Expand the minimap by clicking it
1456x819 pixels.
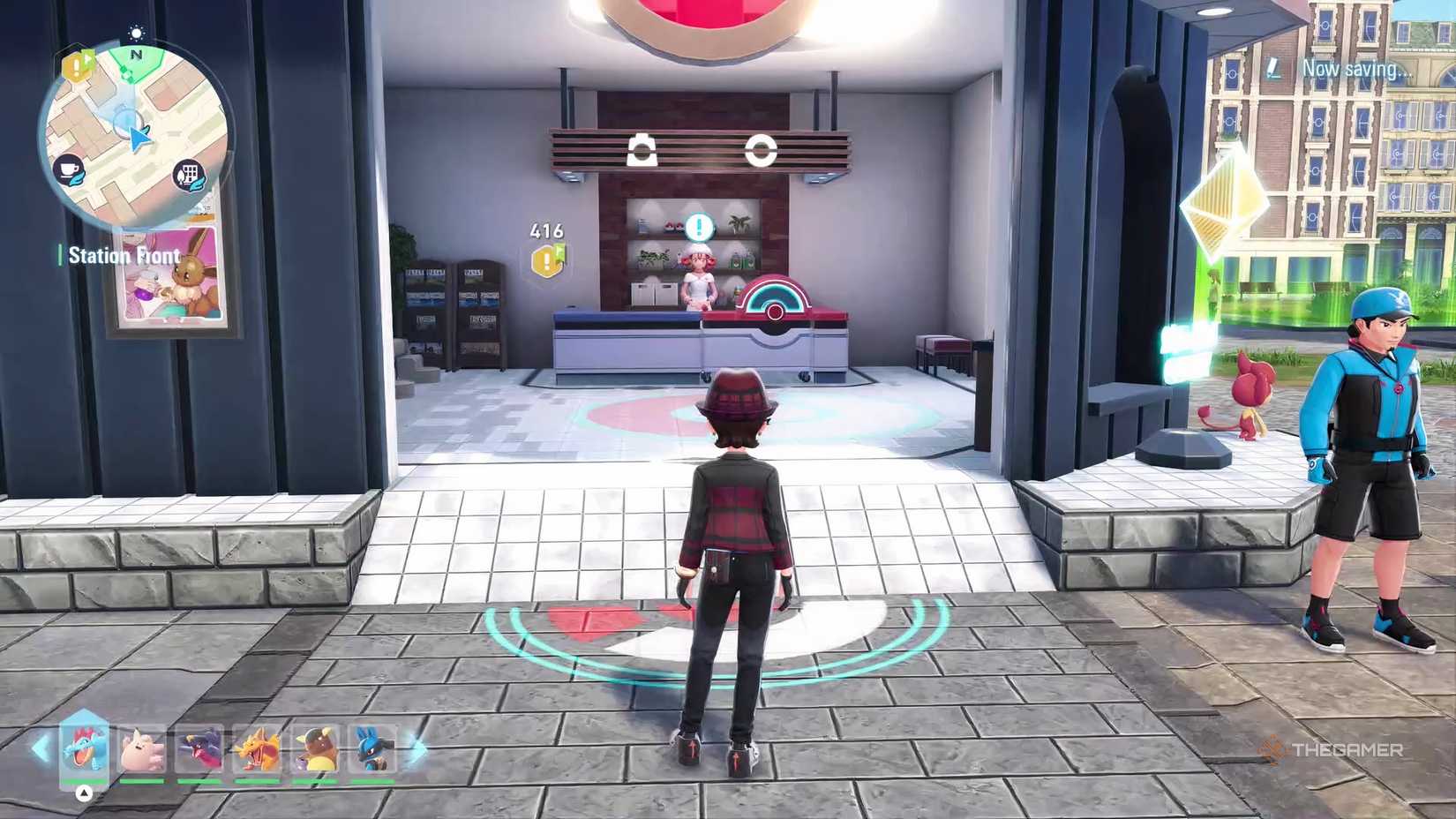tap(137, 137)
